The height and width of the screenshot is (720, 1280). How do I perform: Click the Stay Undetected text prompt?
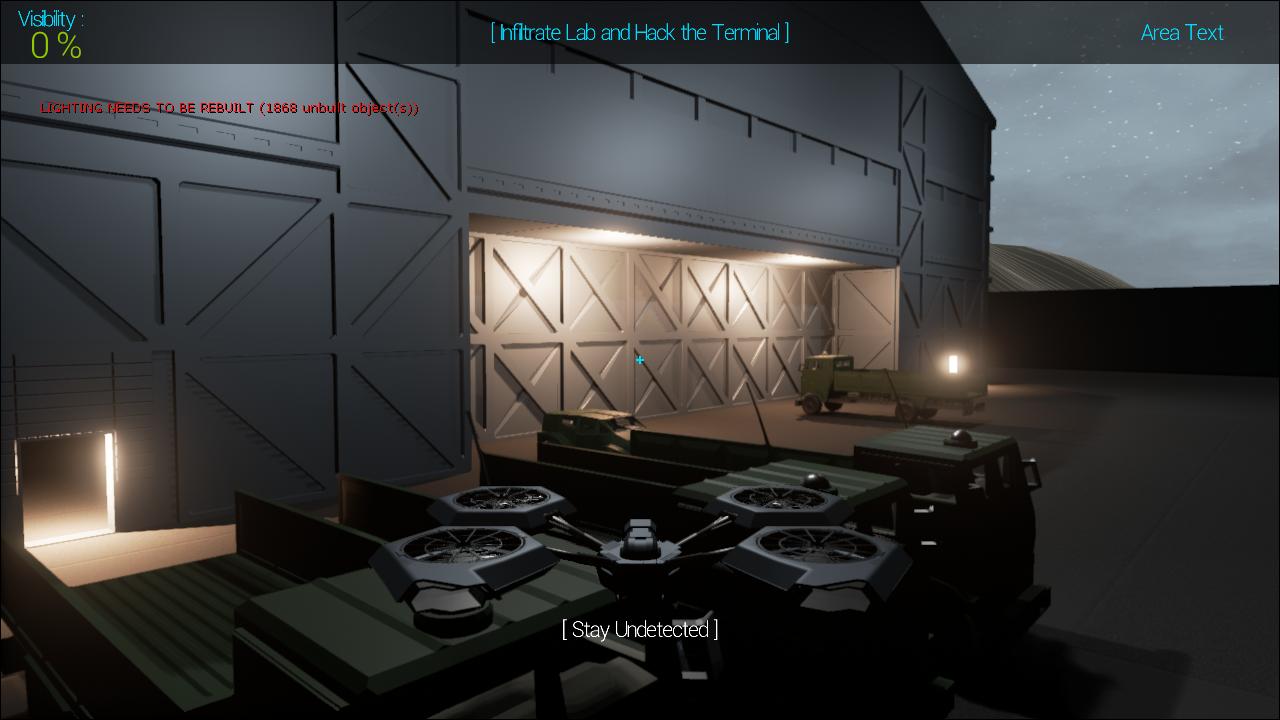(640, 630)
